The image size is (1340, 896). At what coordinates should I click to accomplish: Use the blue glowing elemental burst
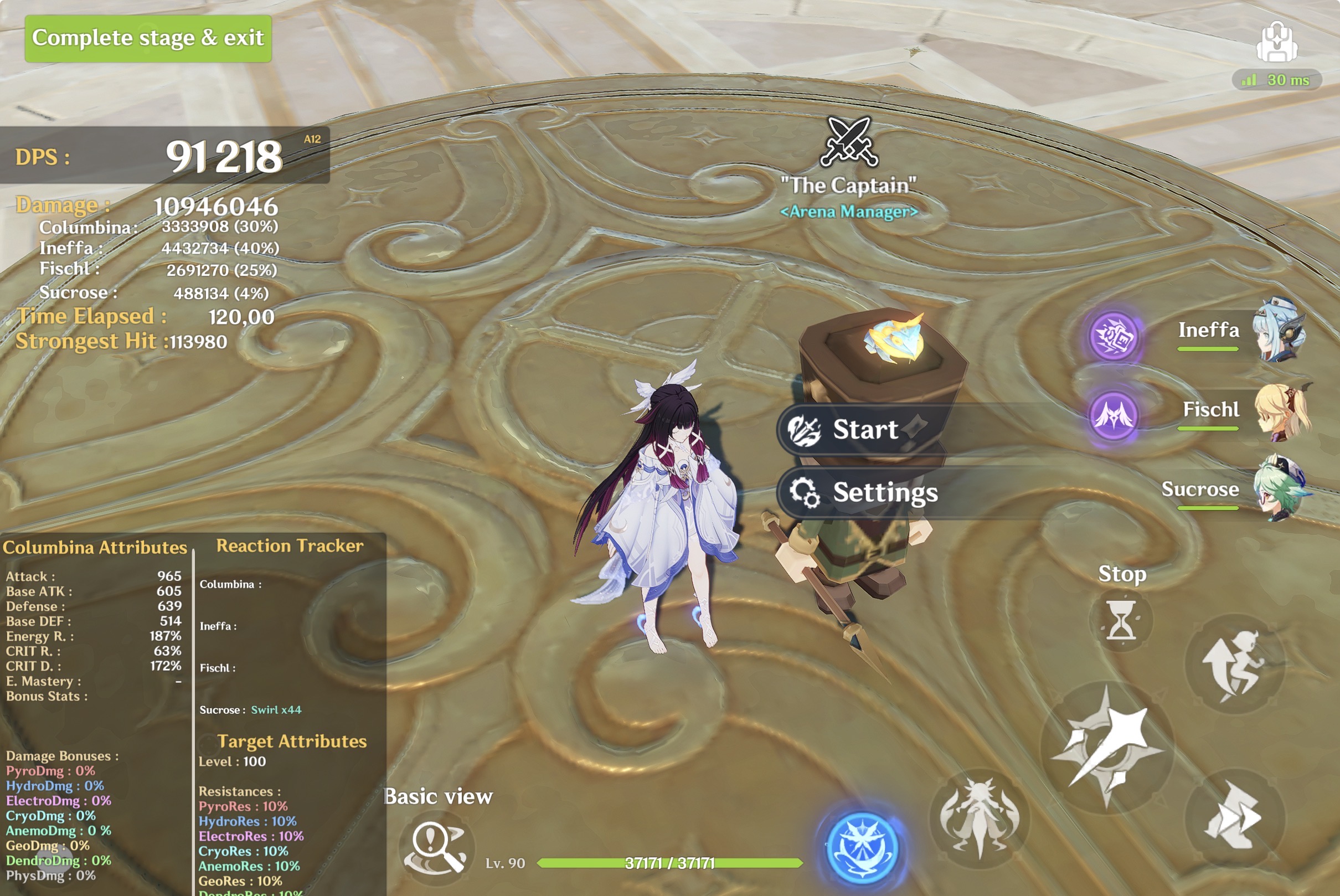point(863,848)
